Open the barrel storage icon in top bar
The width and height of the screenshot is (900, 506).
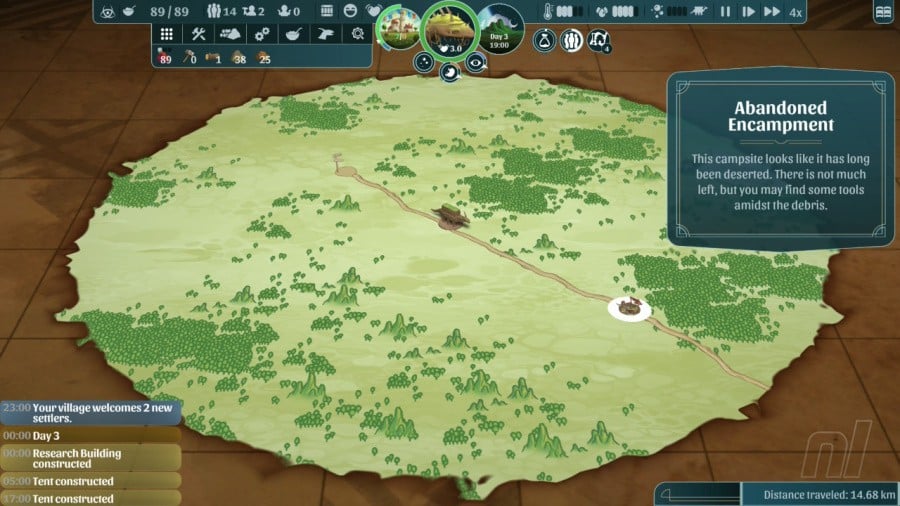pyautogui.click(x=328, y=12)
